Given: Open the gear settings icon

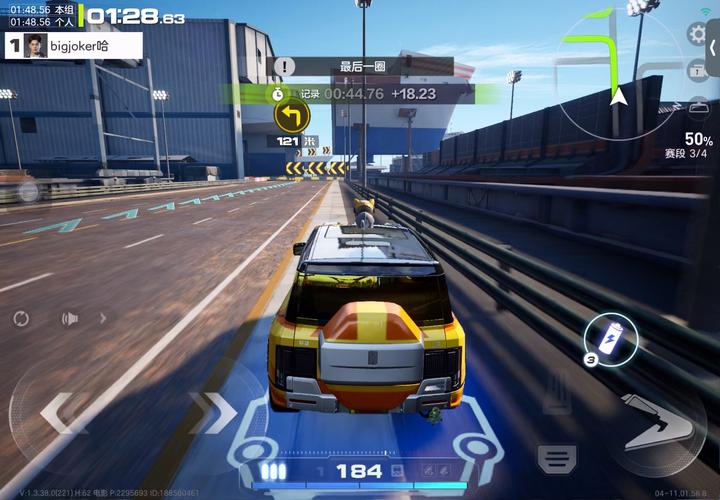Looking at the screenshot, I should [x=697, y=34].
